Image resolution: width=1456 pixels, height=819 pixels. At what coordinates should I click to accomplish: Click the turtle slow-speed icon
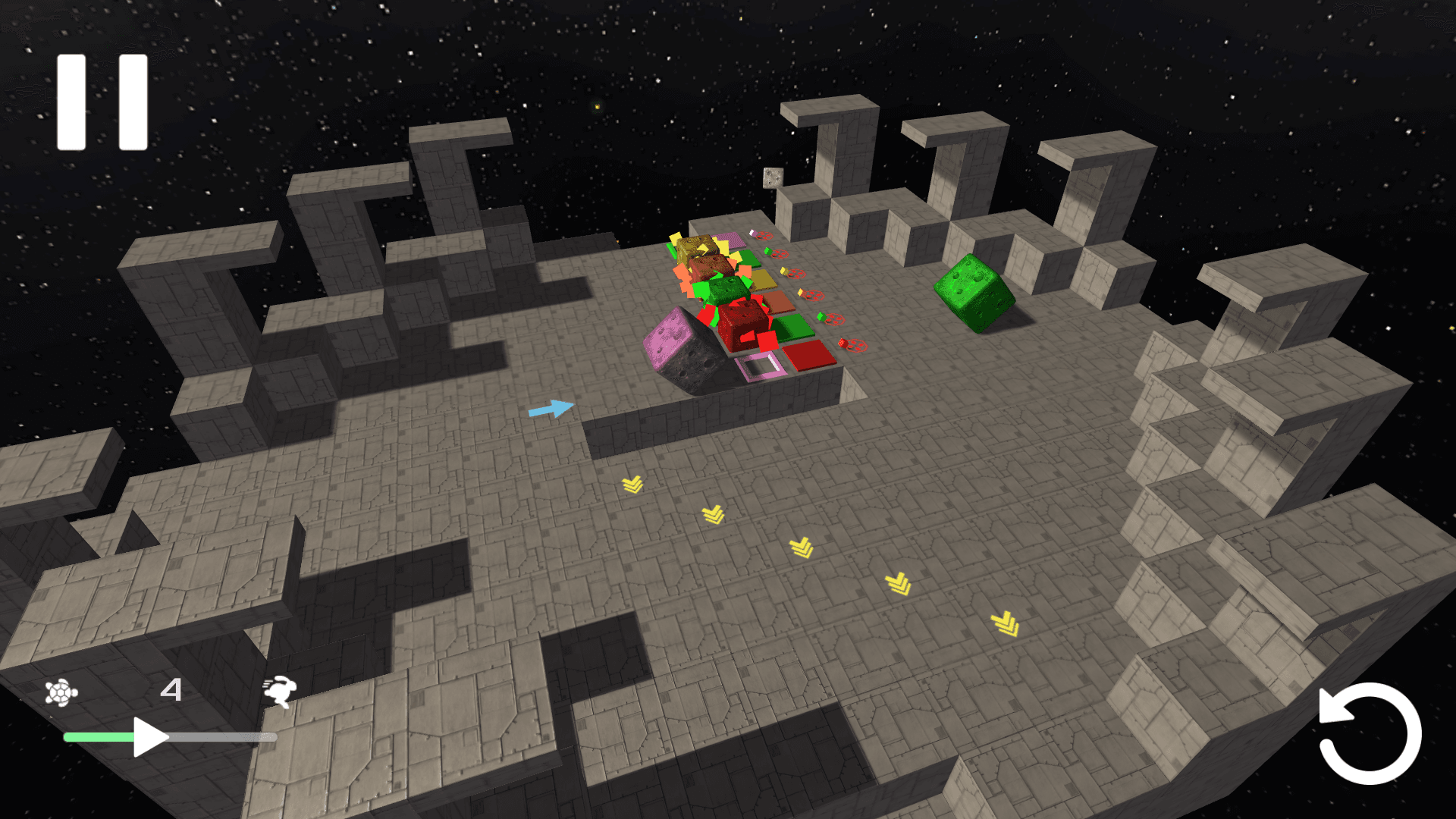(61, 692)
